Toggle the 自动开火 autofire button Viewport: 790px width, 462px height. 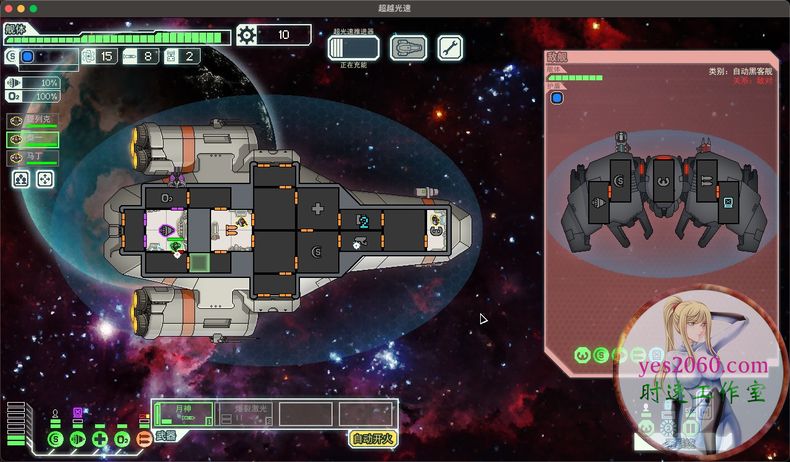pos(373,438)
